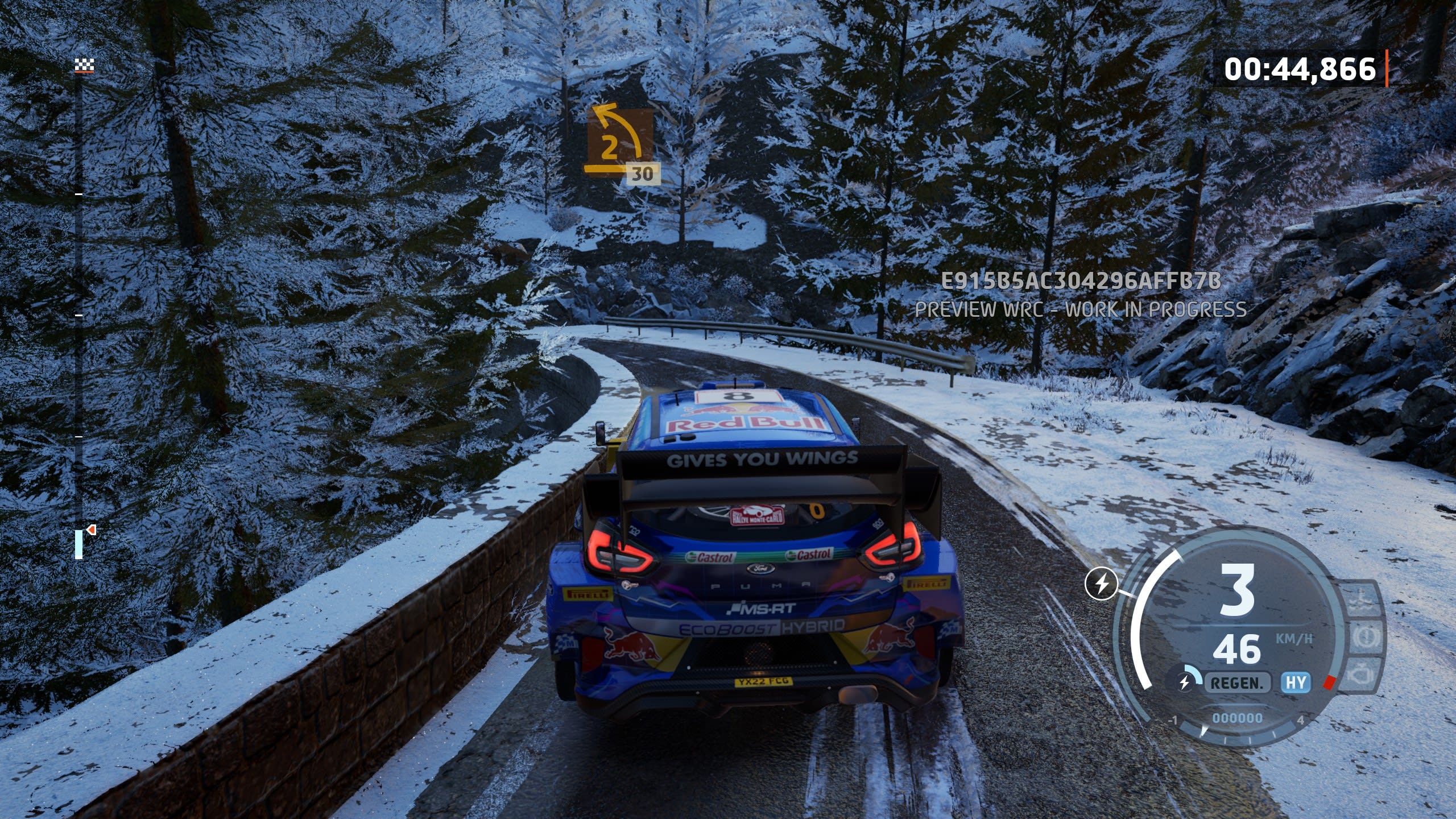Click the blue HY hybrid badge
Viewport: 1456px width, 819px height.
tap(1296, 682)
